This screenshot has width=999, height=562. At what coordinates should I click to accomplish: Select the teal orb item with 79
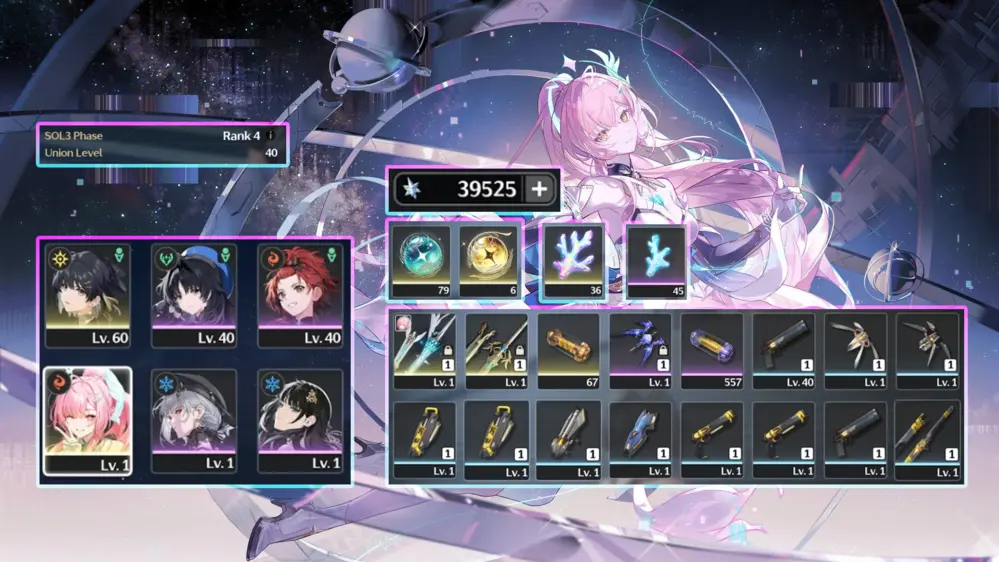point(422,260)
